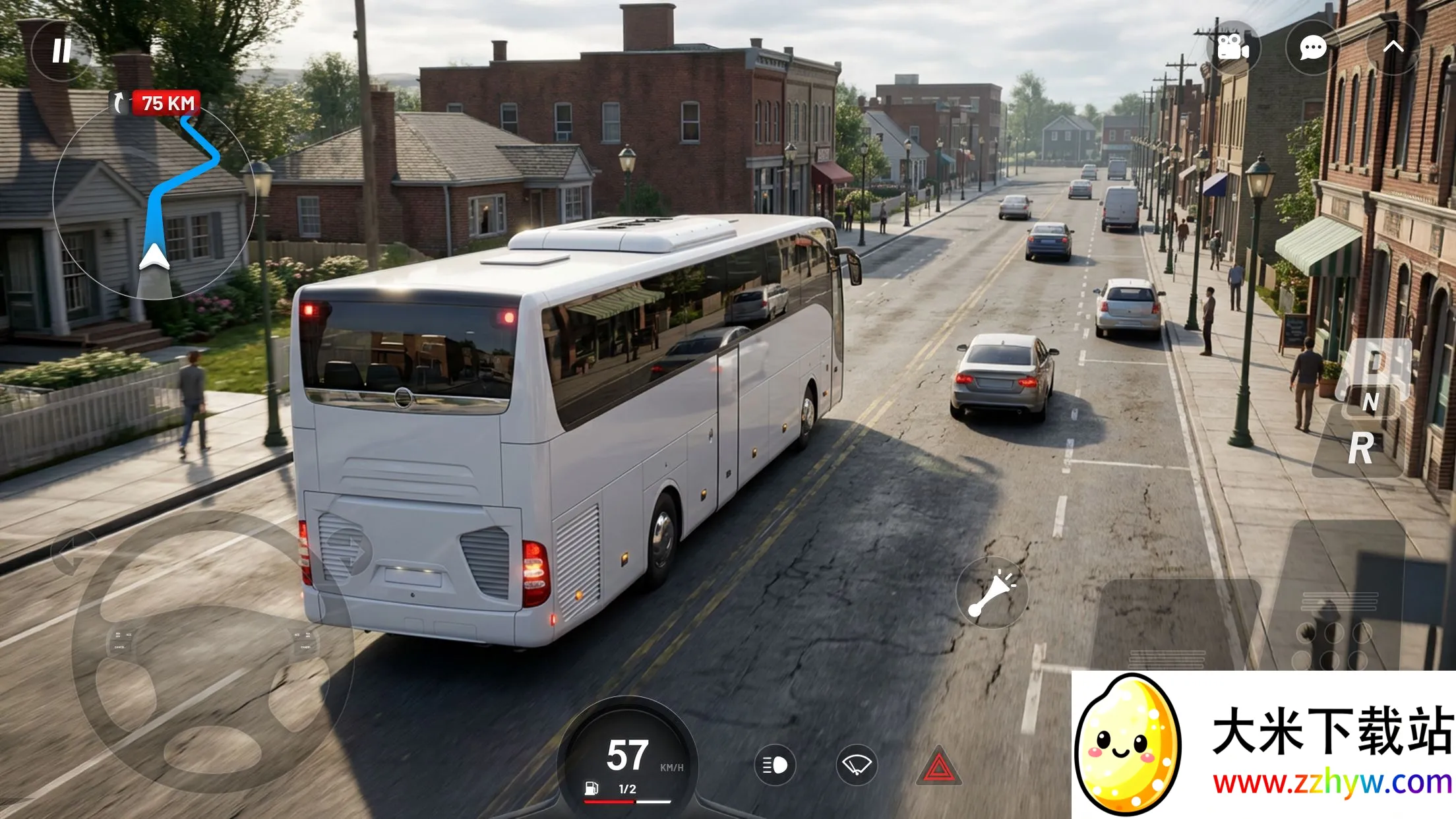
Task: Click the www.zzhyw.com watermark link
Action: pyautogui.click(x=1332, y=783)
